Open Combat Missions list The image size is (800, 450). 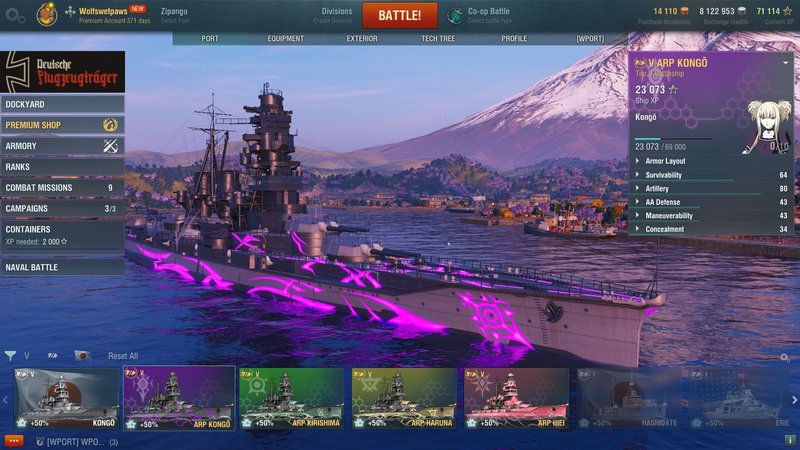point(62,188)
